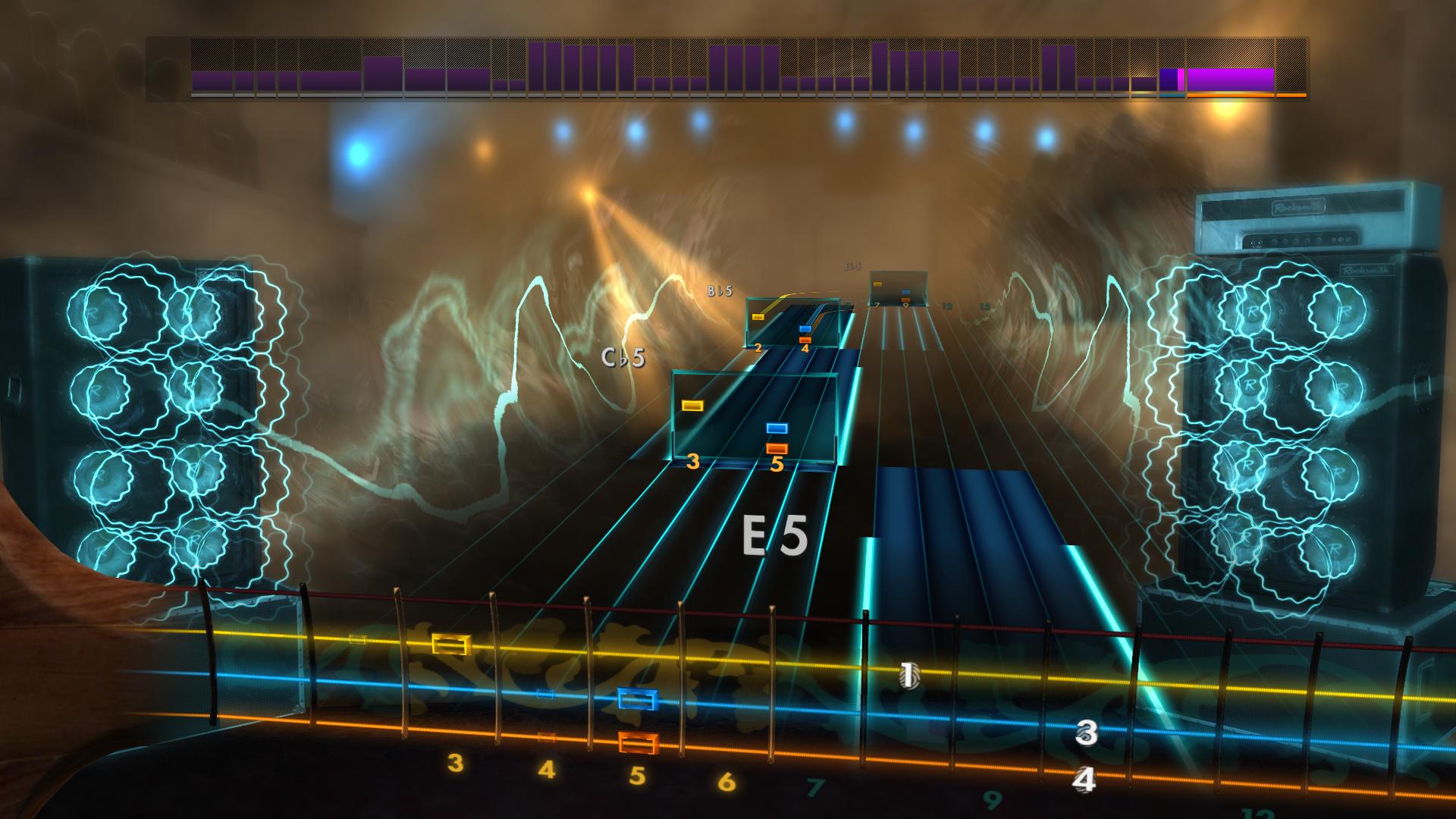Click the yellow note in the B♭5 chord box
Viewport: 1456px width, 819px height.
click(x=758, y=317)
